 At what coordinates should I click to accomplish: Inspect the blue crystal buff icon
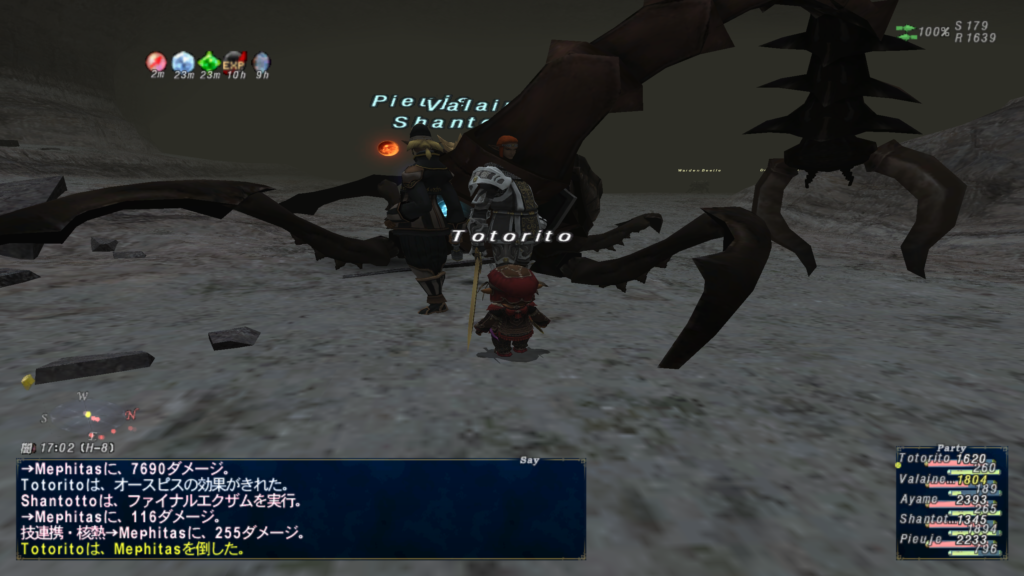click(x=183, y=62)
